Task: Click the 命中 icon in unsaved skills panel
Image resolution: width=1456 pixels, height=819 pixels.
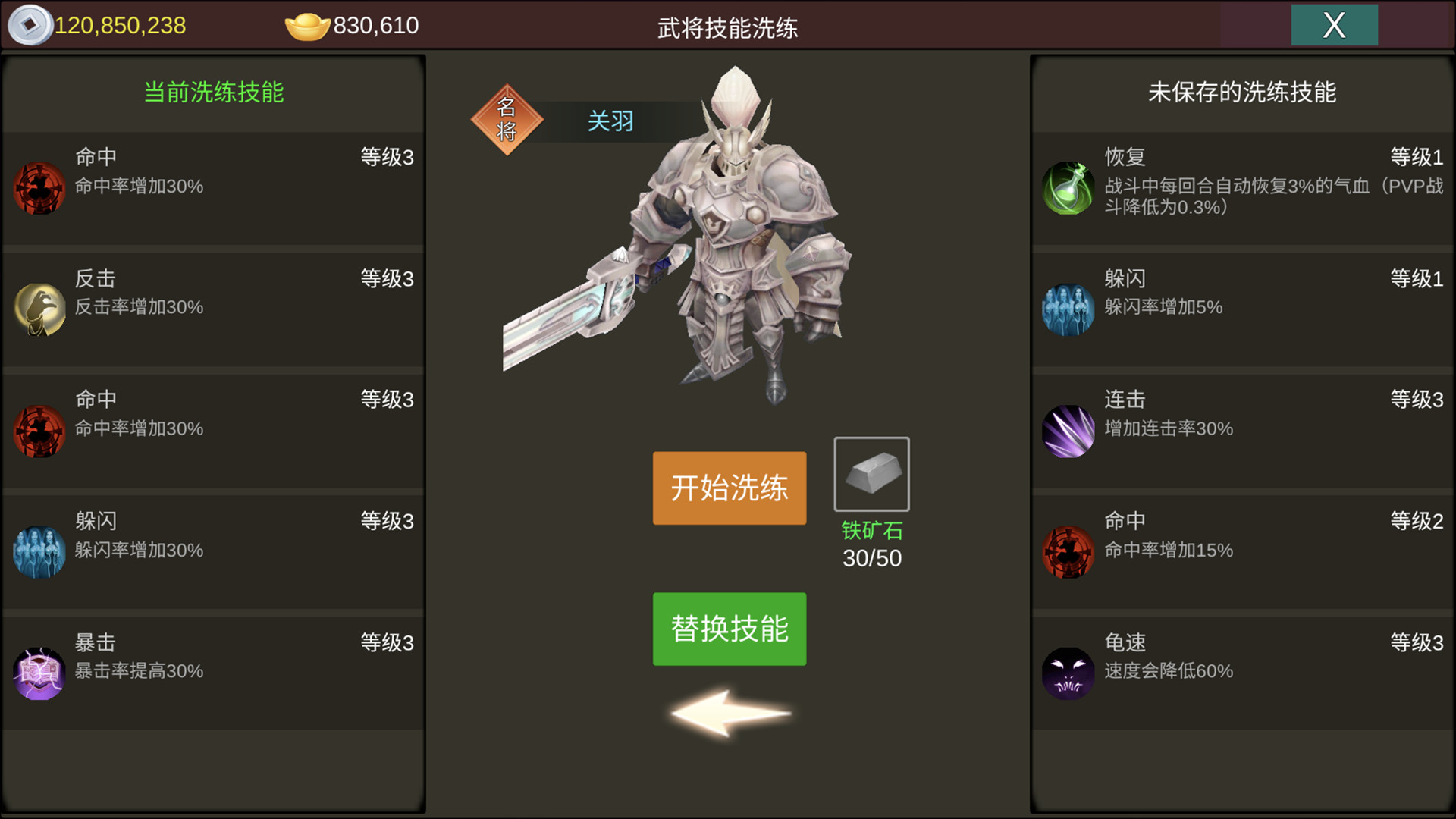Action: [x=1068, y=551]
